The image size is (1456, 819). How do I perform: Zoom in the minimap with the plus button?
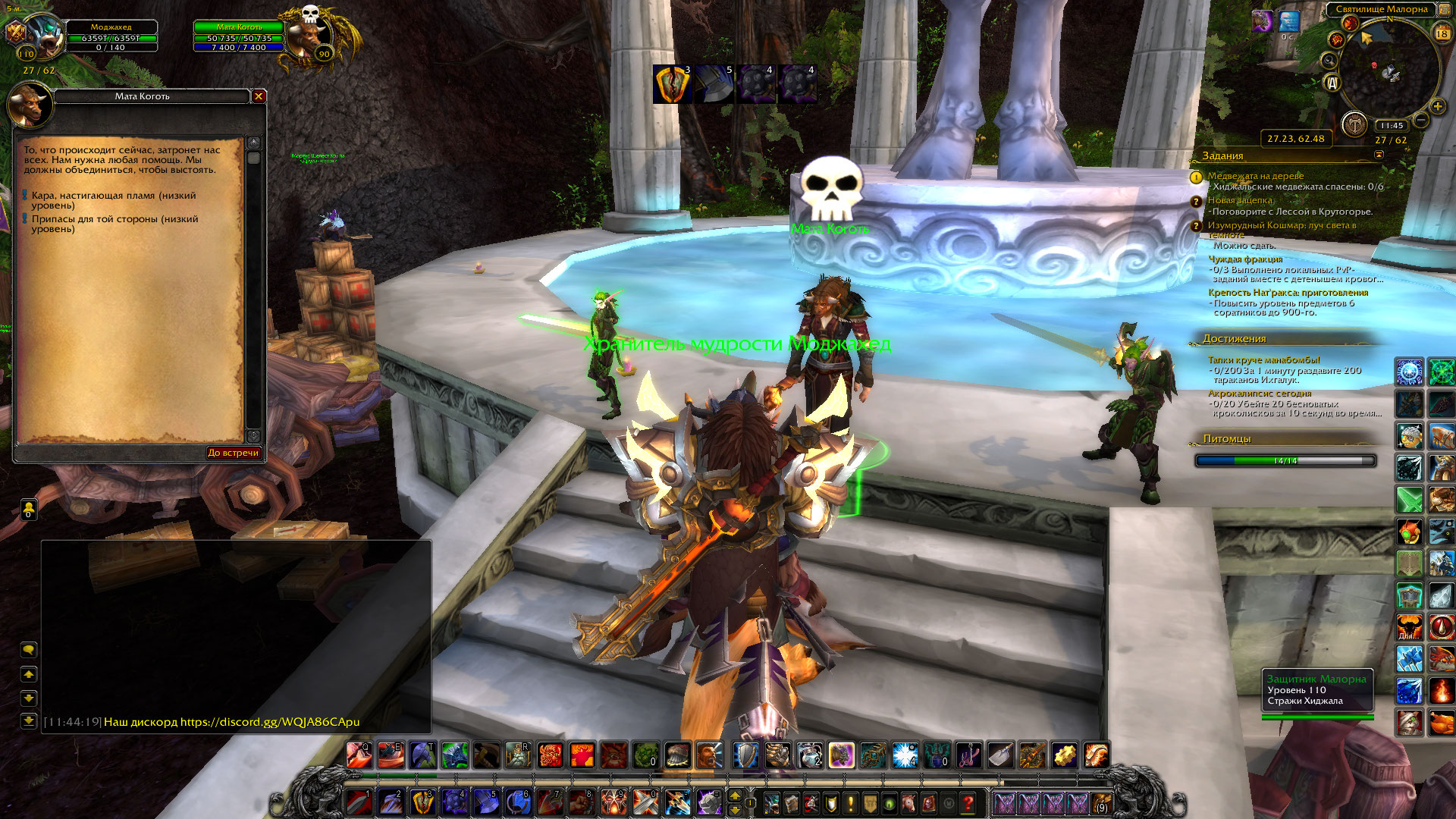pos(1437,107)
